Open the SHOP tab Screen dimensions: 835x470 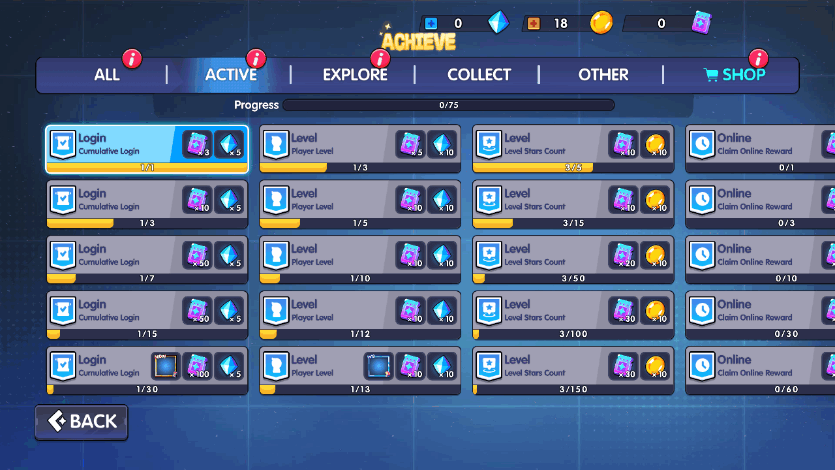point(735,75)
